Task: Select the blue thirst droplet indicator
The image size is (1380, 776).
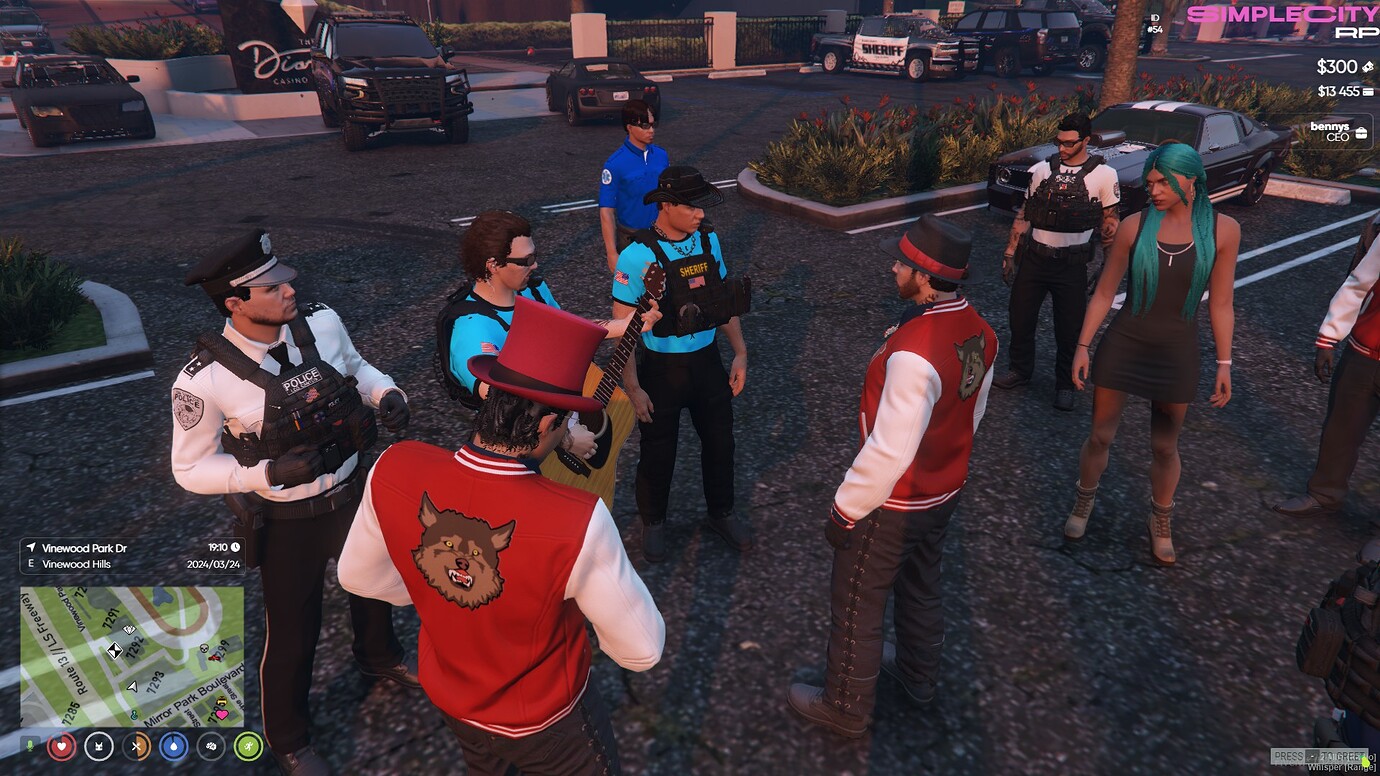Action: click(x=172, y=745)
